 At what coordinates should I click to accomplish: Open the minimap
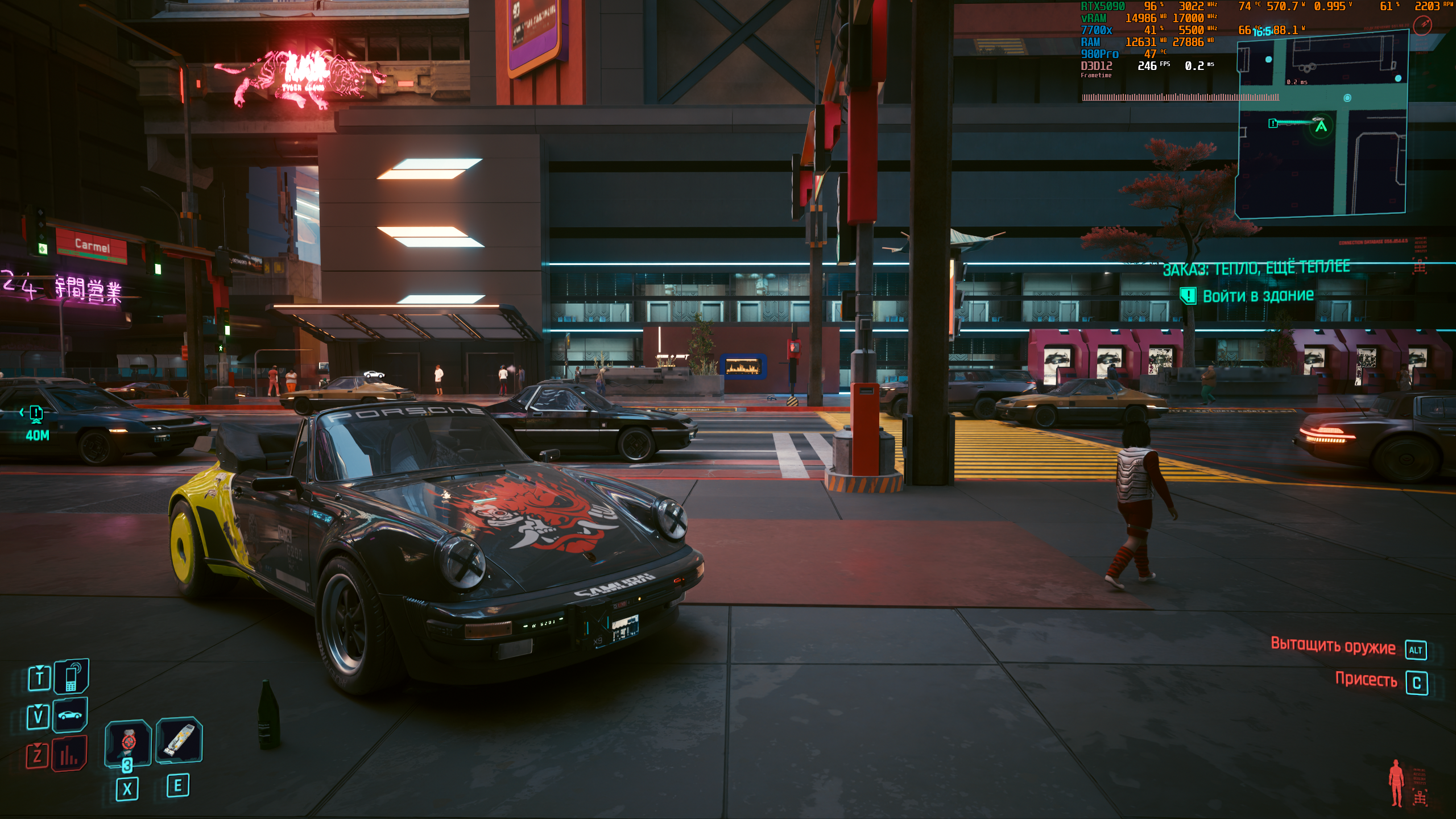tap(1321, 122)
